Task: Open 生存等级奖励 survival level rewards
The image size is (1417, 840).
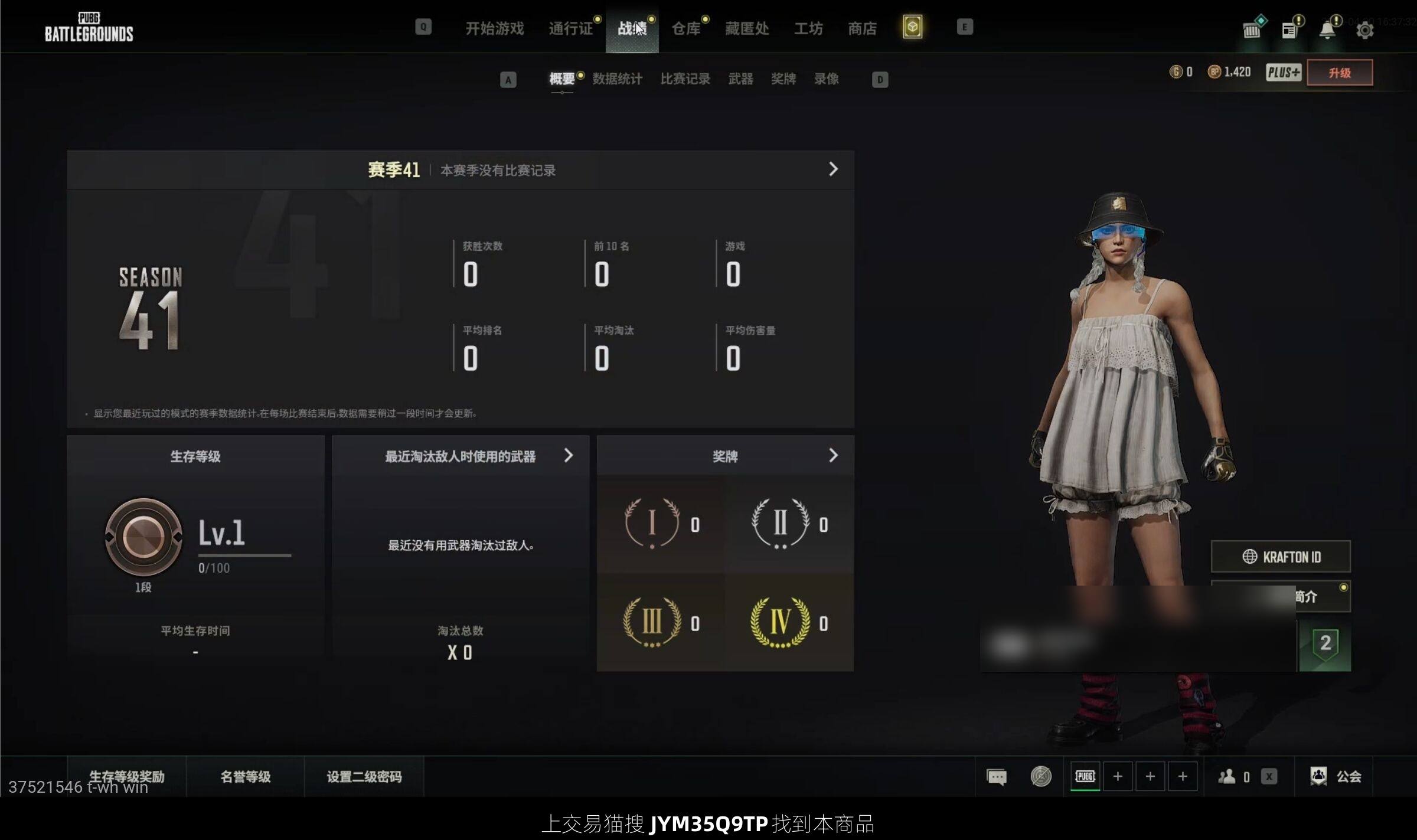Action: pyautogui.click(x=126, y=776)
